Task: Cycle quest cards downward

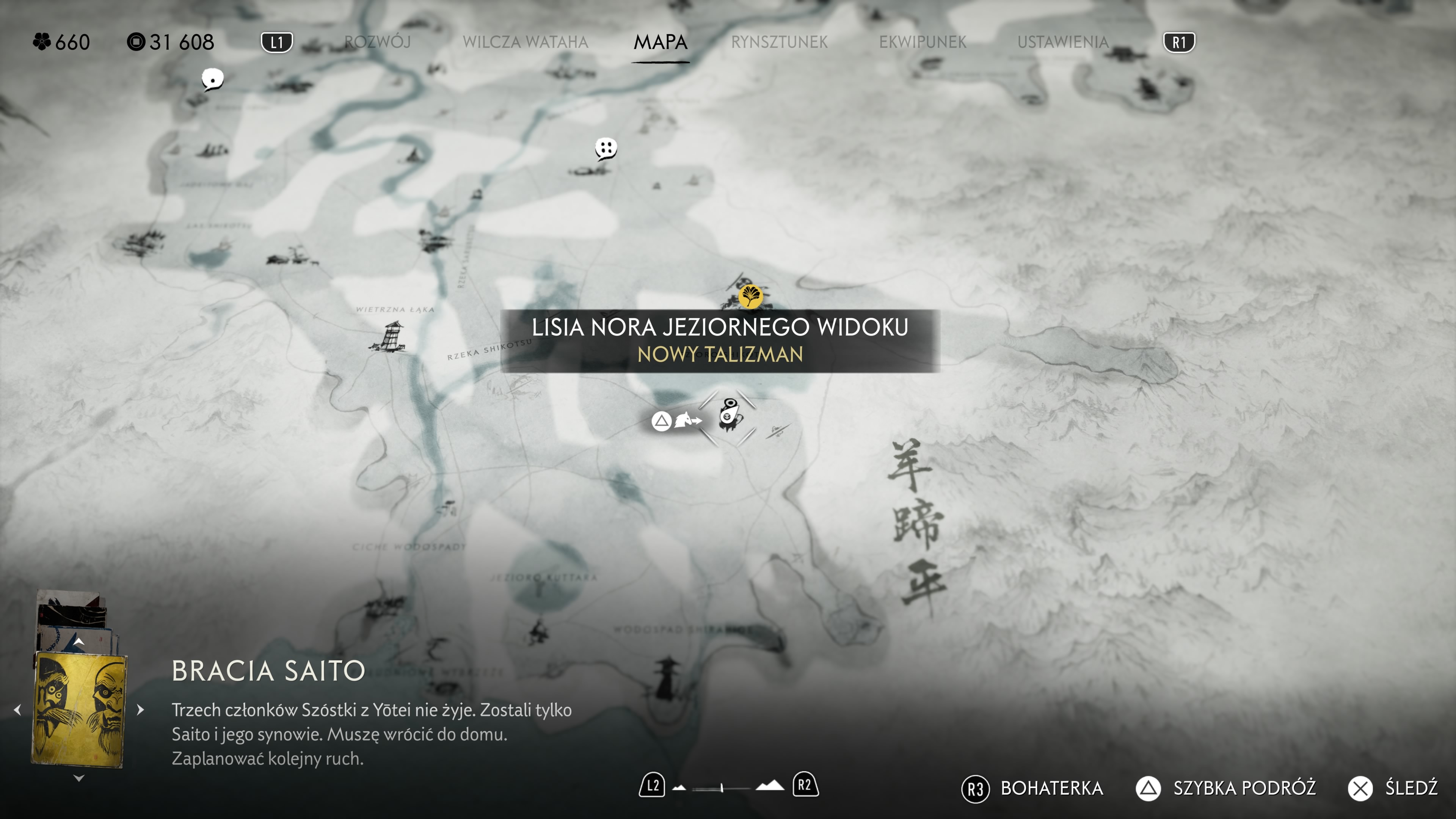Action: point(79,778)
